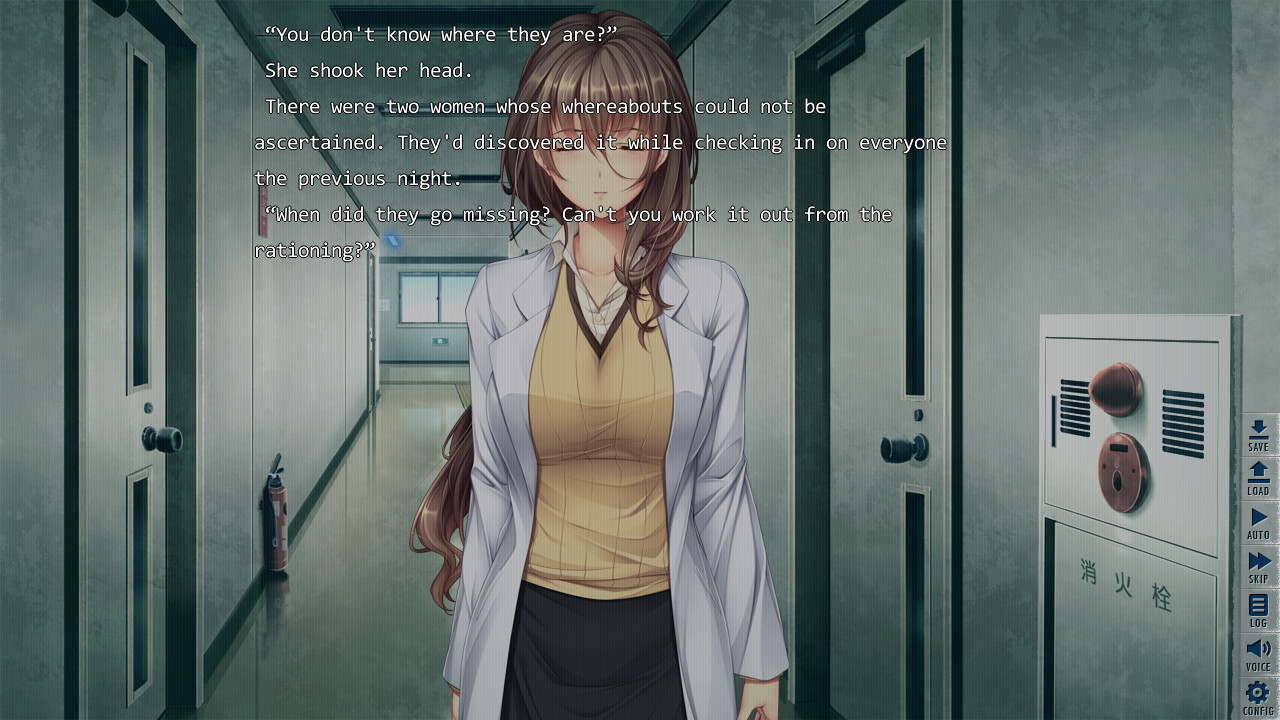Open the dialogue LOG history
The height and width of the screenshot is (720, 1280).
point(1258,610)
